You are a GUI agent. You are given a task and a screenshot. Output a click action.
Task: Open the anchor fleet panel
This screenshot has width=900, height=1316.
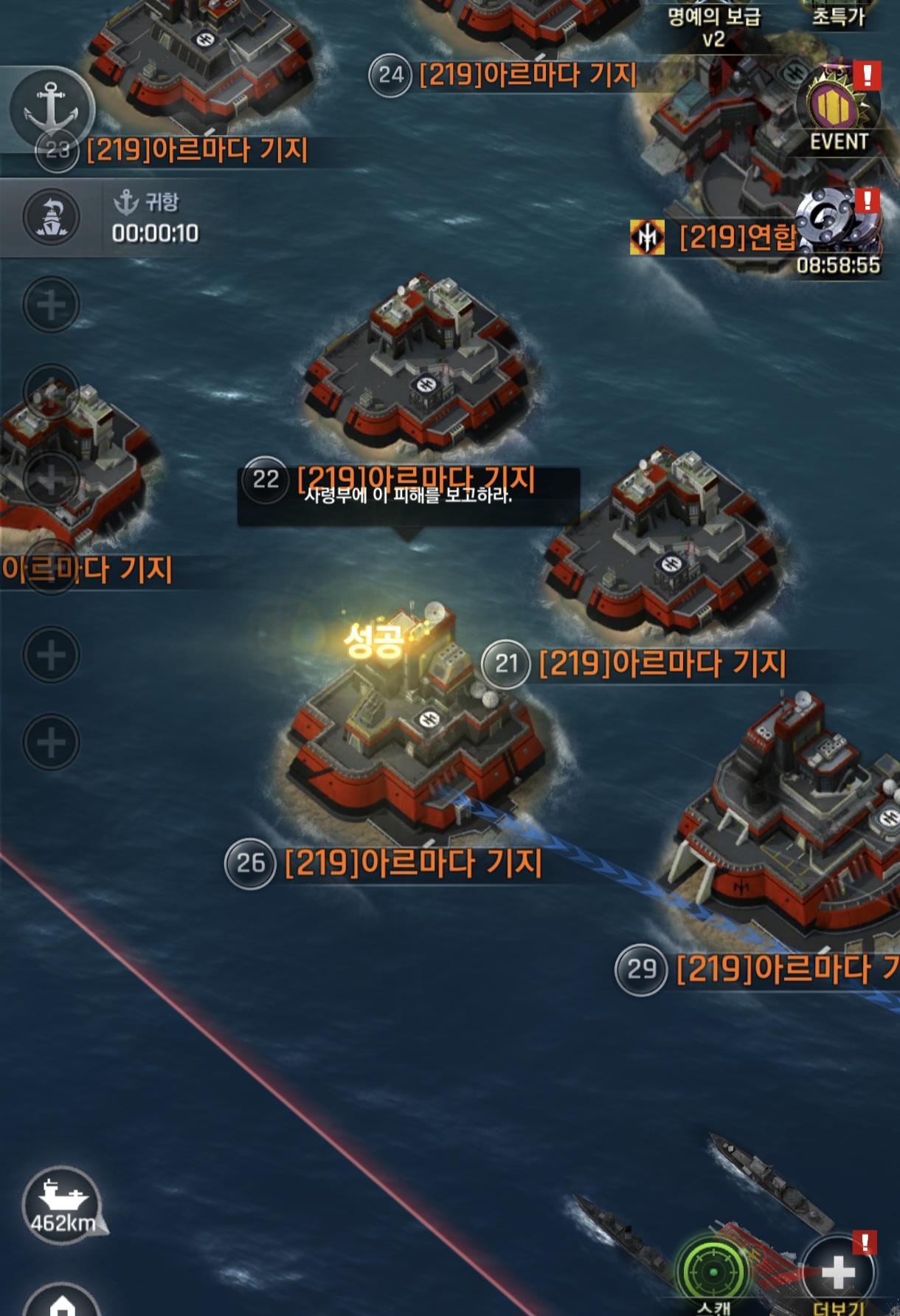point(50,108)
